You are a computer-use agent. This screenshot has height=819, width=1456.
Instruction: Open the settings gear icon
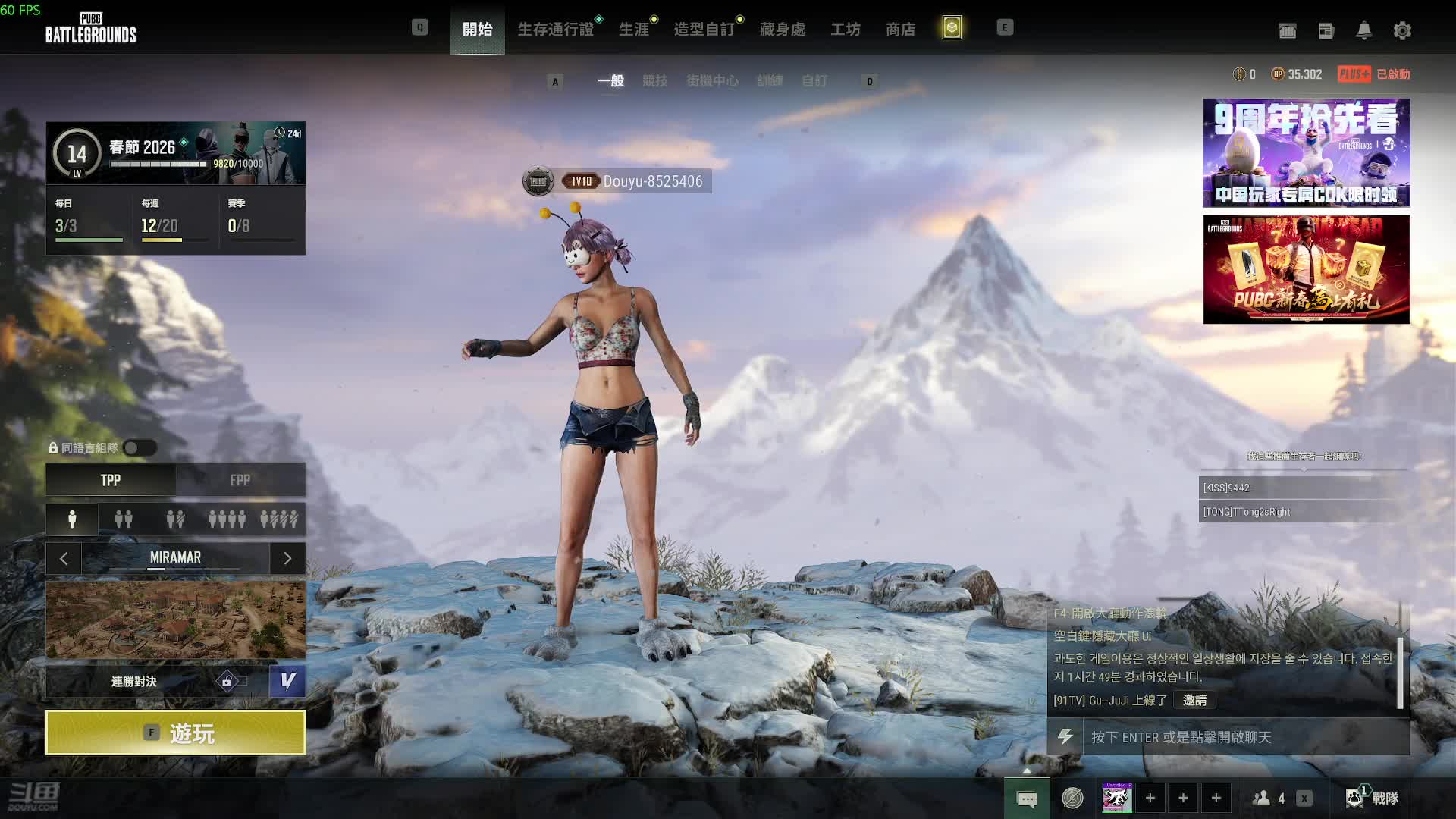(1402, 31)
